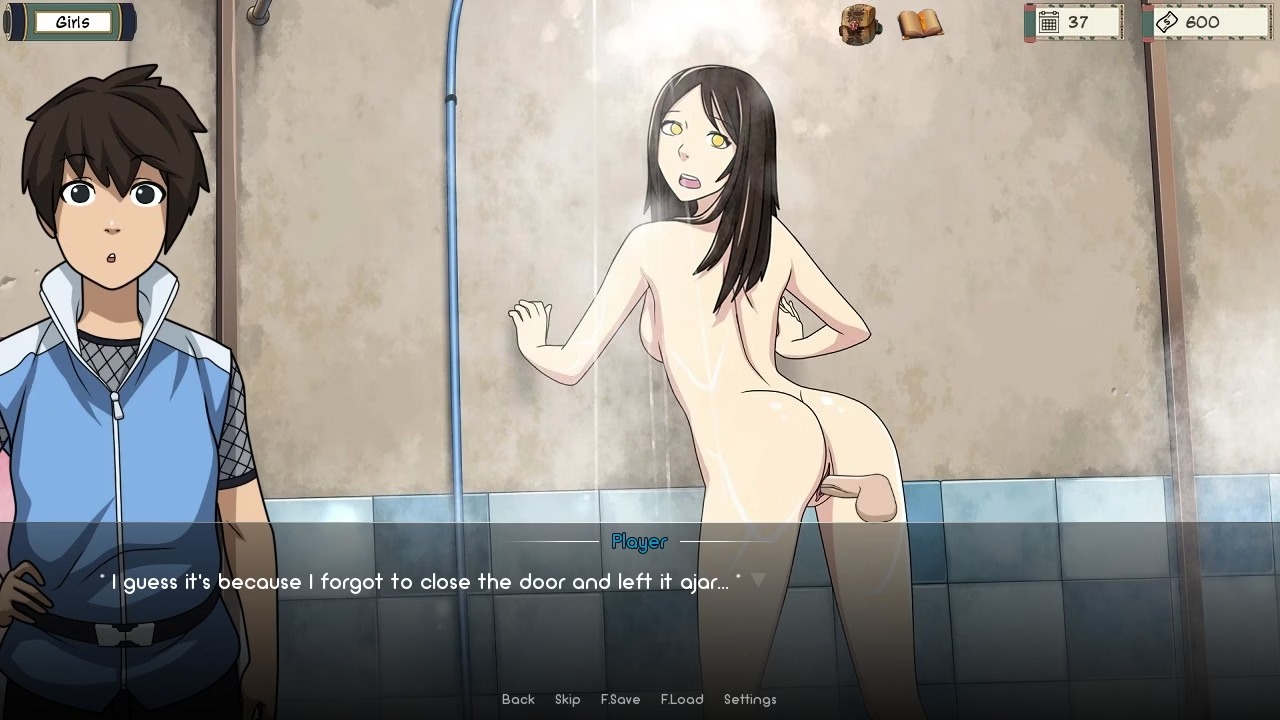The width and height of the screenshot is (1280, 720).
Task: Choose F.Load to quick load
Action: pos(682,700)
